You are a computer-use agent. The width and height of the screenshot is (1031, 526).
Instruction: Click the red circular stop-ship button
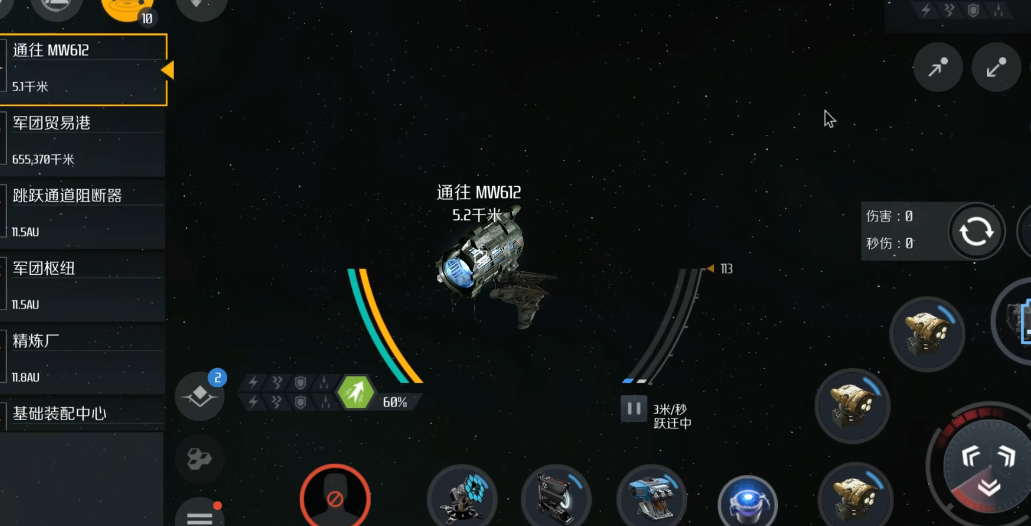tap(335, 498)
